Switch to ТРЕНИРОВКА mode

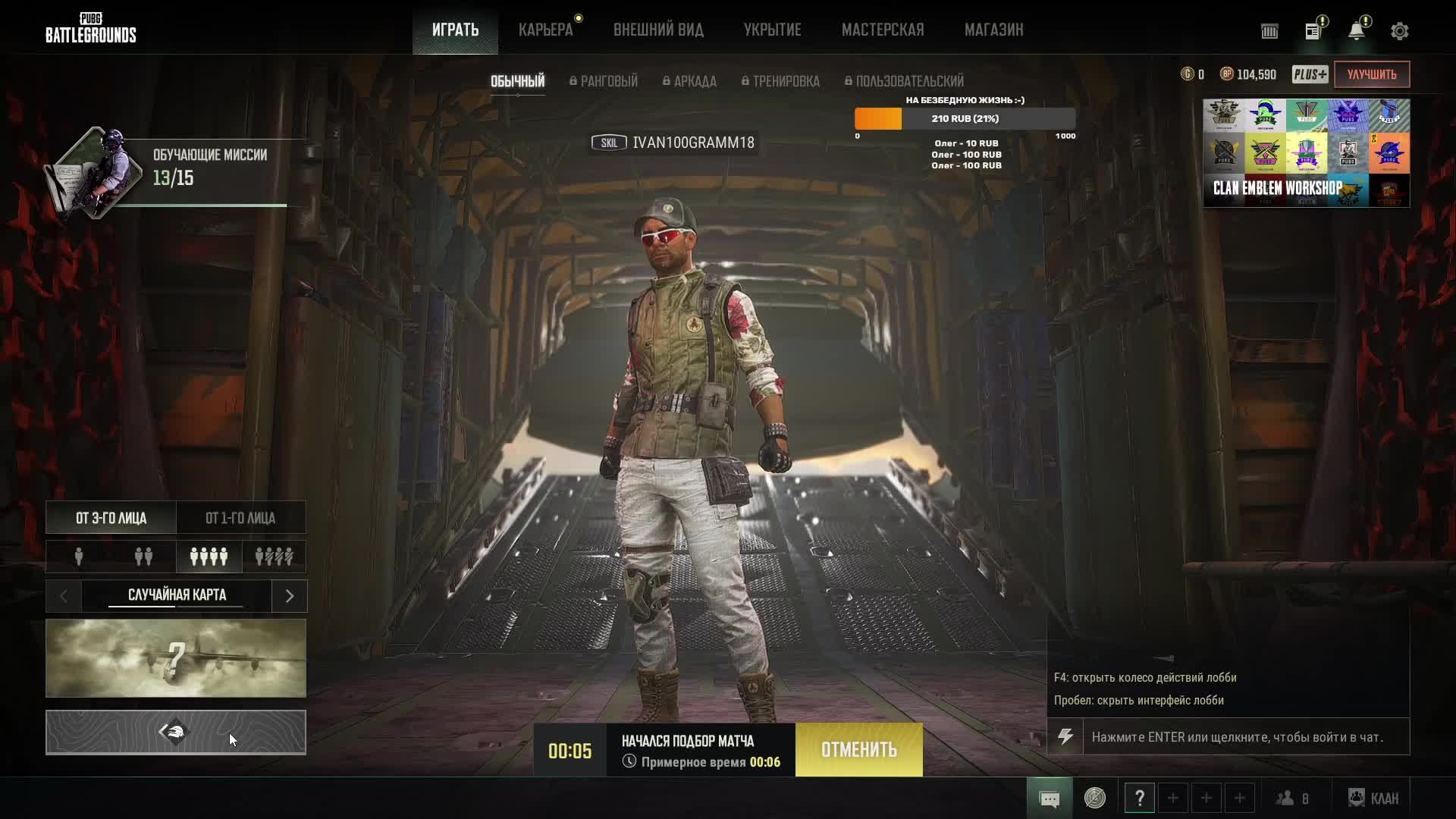tap(780, 81)
